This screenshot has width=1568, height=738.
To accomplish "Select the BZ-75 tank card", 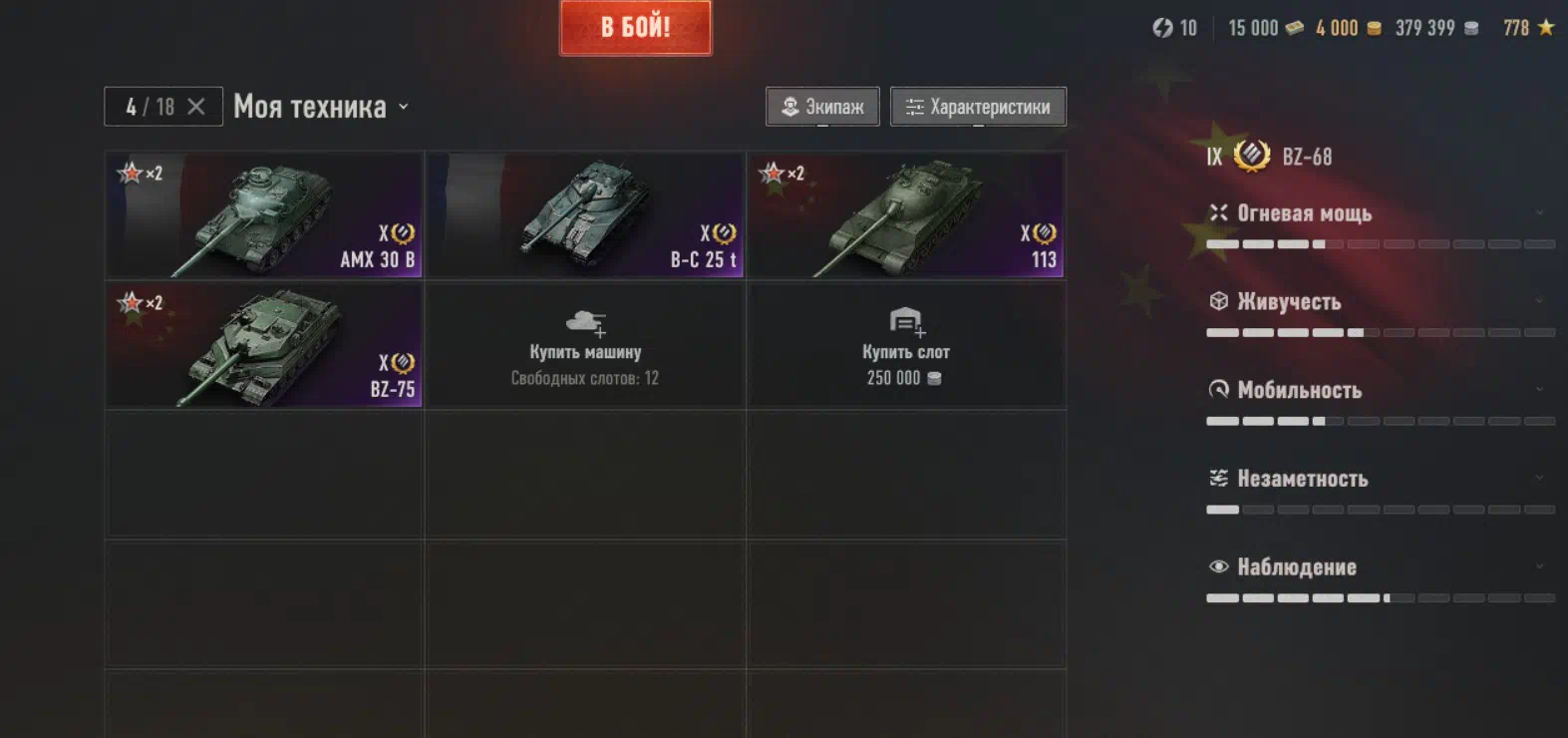I will pos(264,345).
